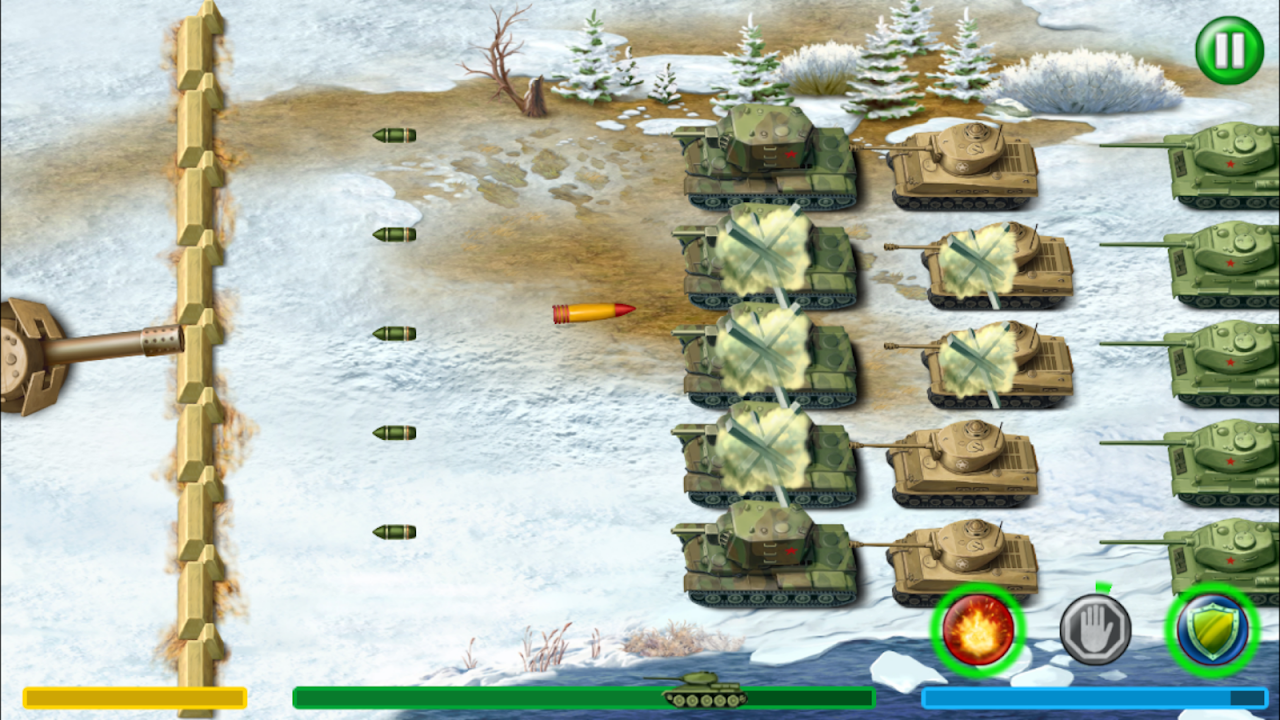The image size is (1280, 720).
Task: Click the bottom desert tan tank
Action: click(965, 560)
